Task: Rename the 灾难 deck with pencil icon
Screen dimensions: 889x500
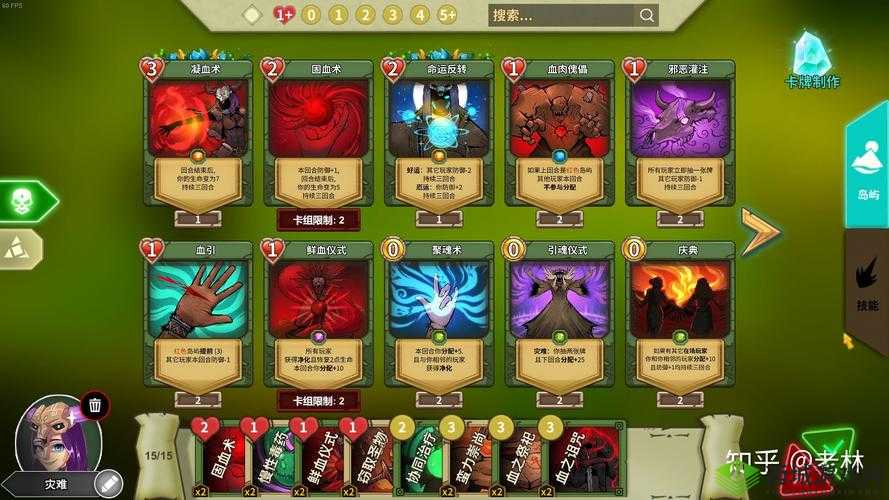Action: tap(108, 483)
